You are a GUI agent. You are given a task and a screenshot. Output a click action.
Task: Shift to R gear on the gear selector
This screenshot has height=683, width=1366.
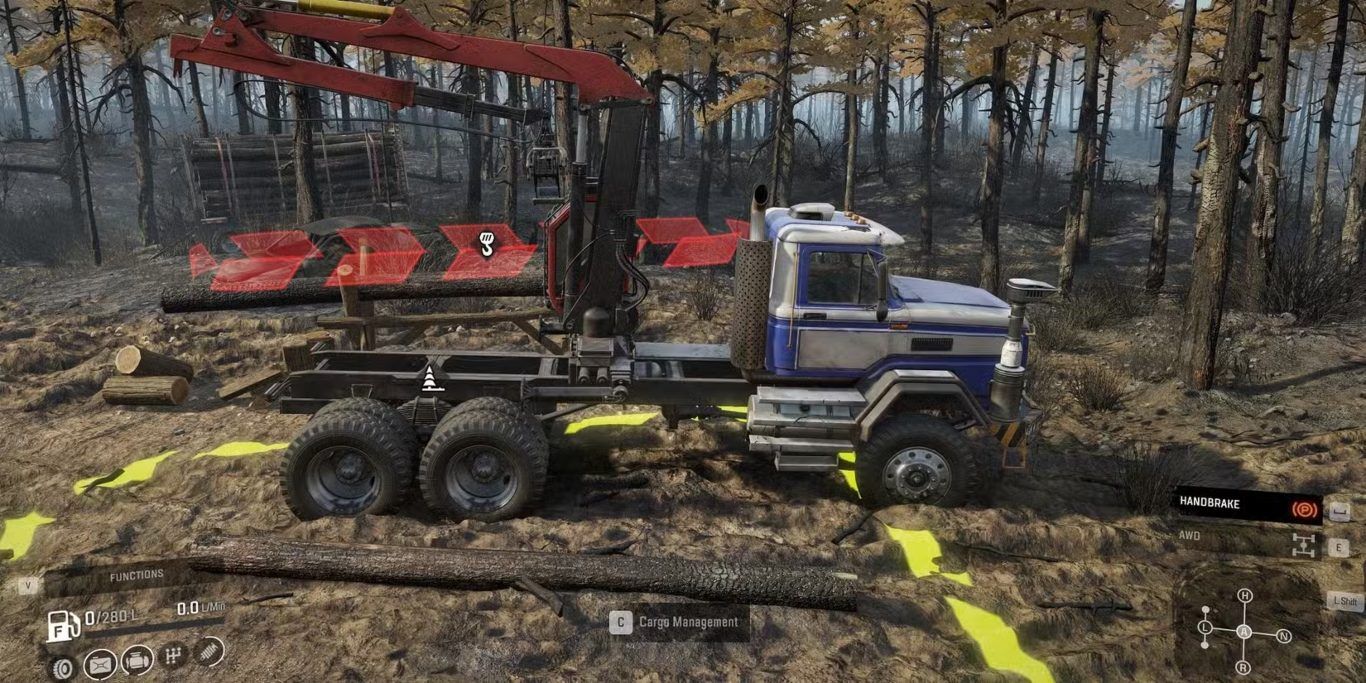[1243, 667]
